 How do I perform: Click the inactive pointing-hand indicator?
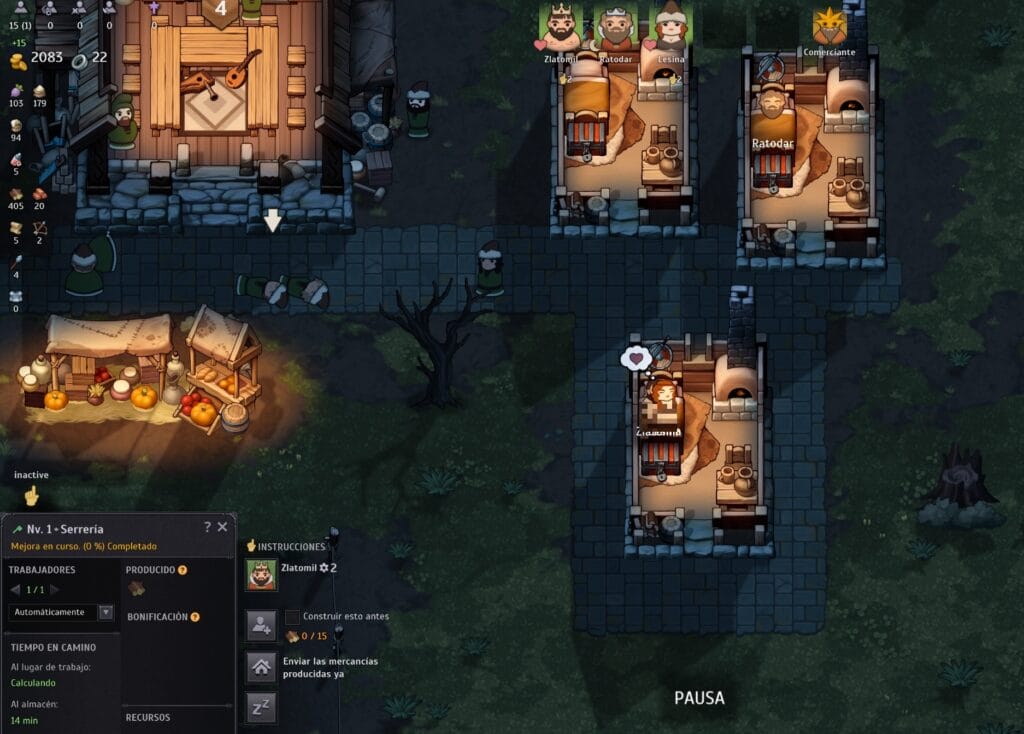(x=31, y=495)
